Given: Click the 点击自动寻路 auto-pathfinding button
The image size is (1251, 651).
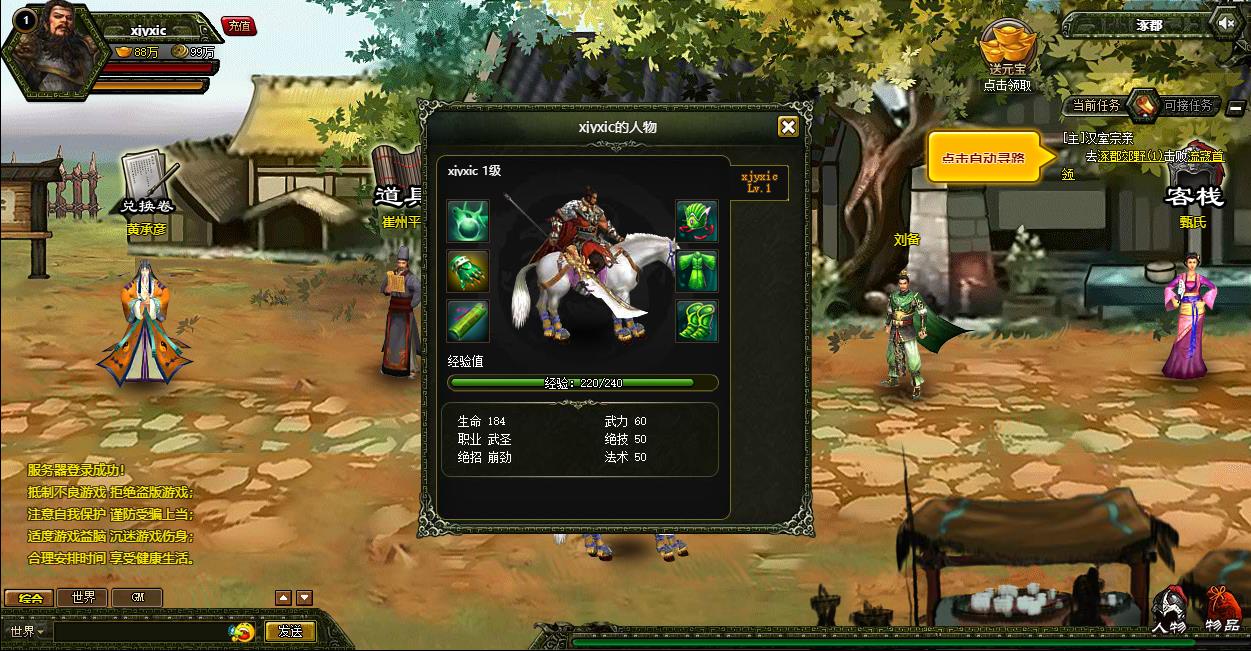Looking at the screenshot, I should click(983, 158).
